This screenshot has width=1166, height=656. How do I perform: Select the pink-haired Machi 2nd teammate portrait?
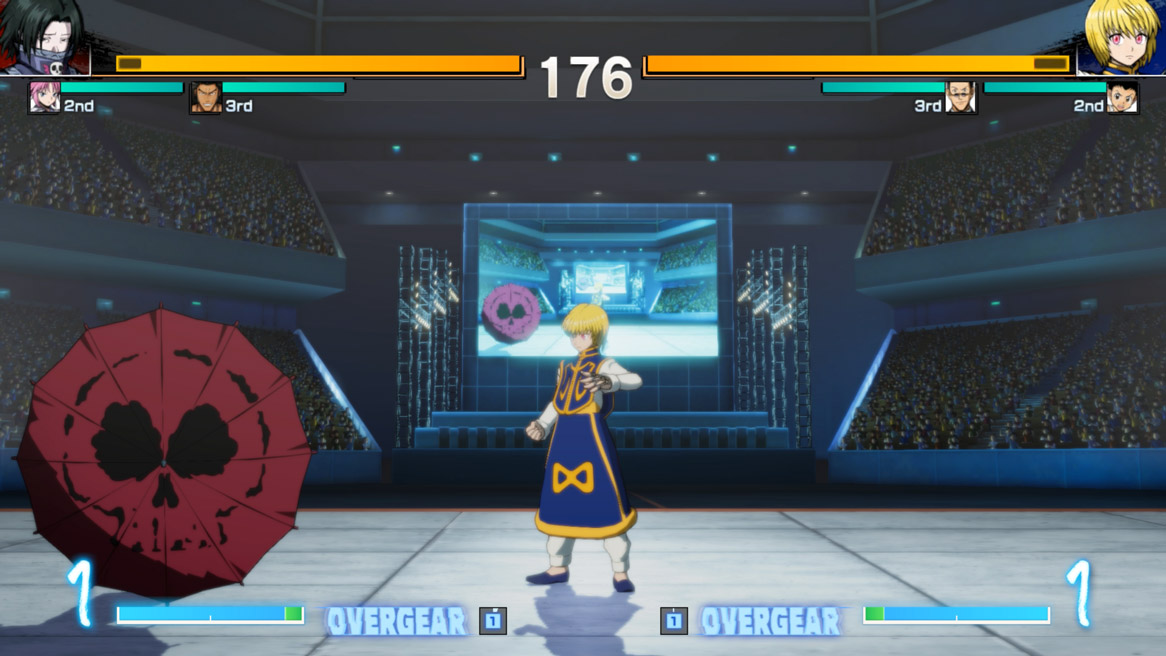click(44, 98)
